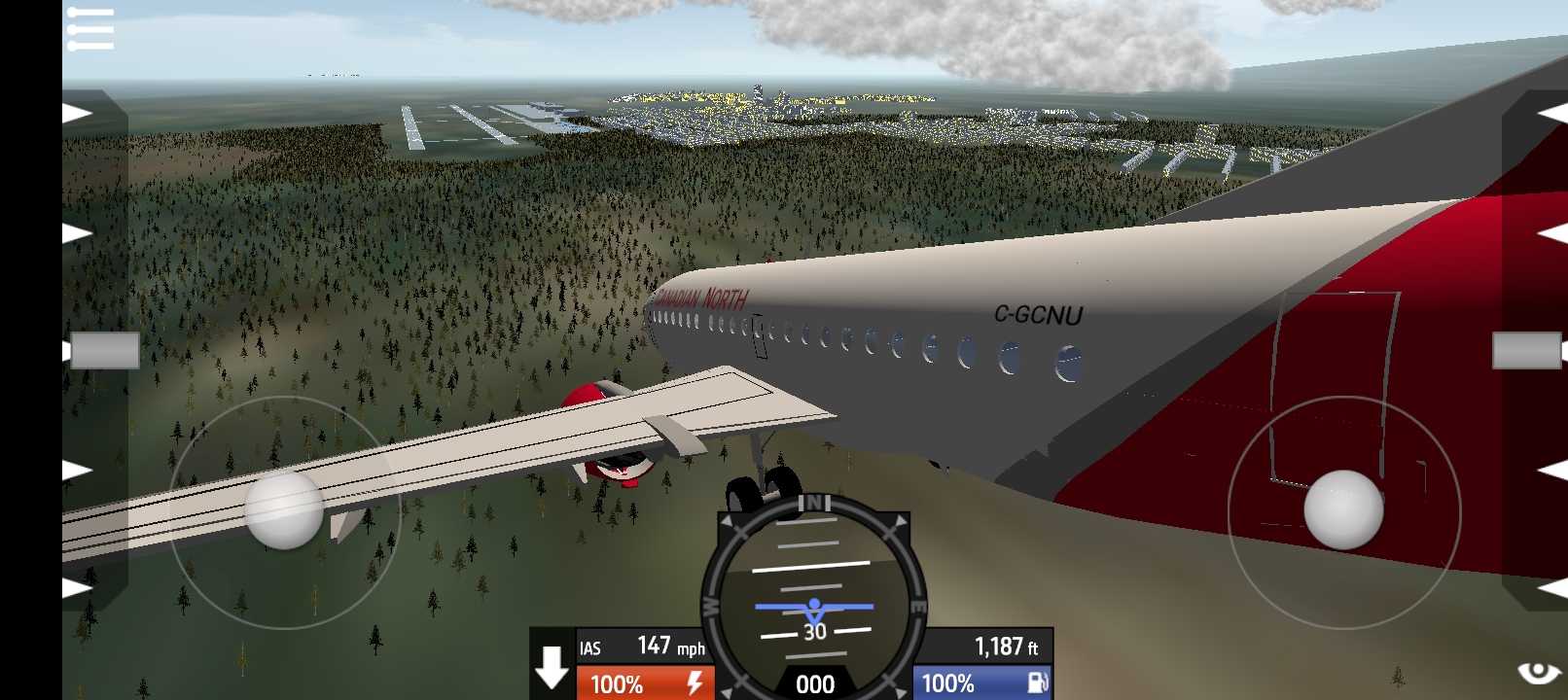This screenshot has height=700, width=1568.
Task: Tap the right side slider handle
Action: point(1526,351)
